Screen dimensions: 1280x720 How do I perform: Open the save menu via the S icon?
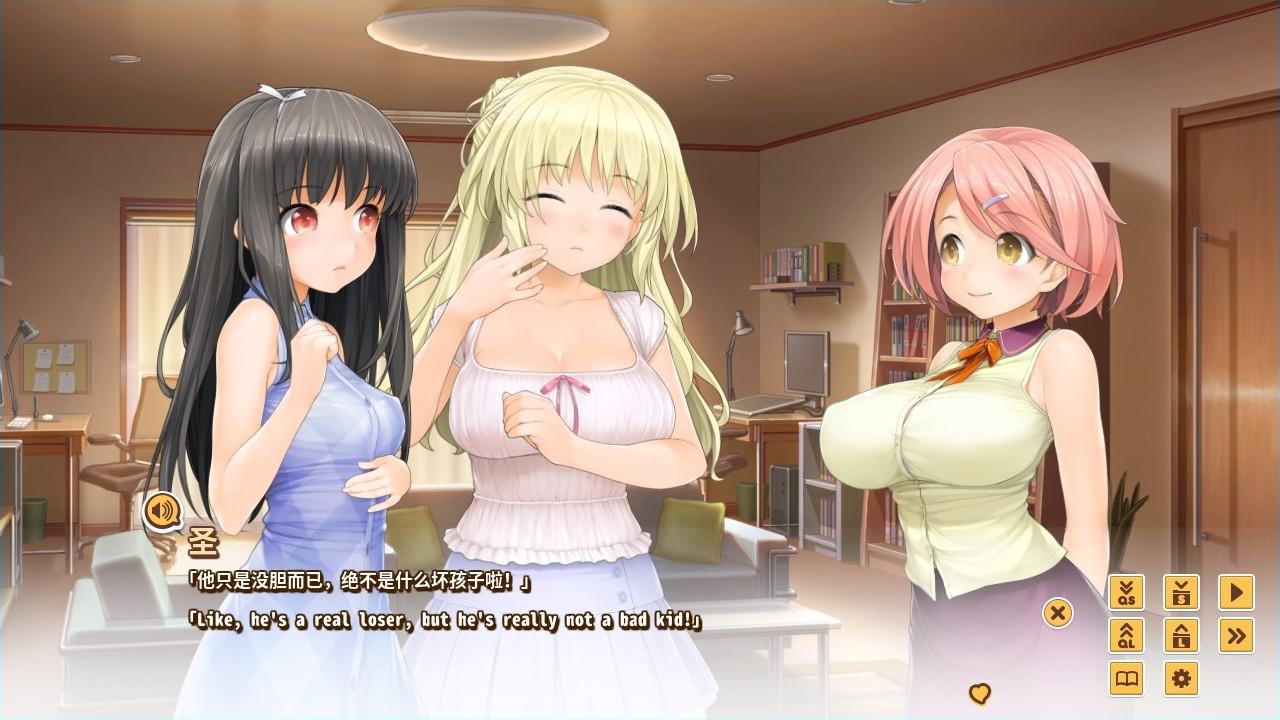pos(1181,592)
